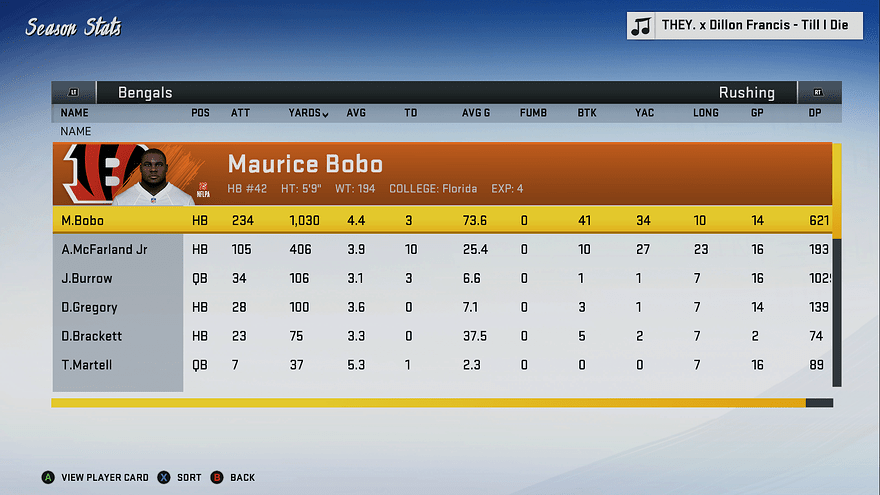Select the D.Gregory stats row
This screenshot has width=880, height=495.
pyautogui.click(x=440, y=307)
